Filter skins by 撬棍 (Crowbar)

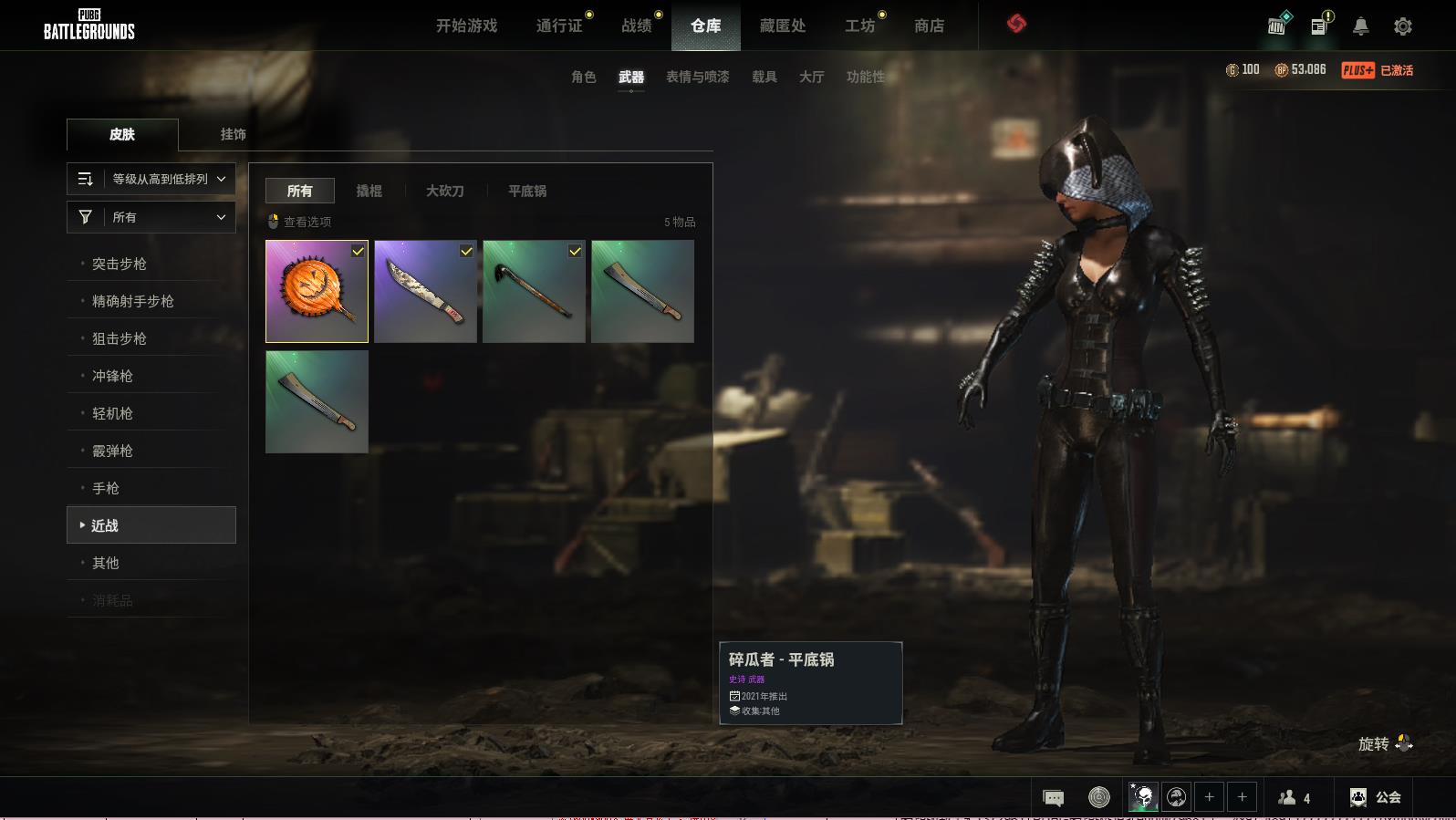pos(369,191)
